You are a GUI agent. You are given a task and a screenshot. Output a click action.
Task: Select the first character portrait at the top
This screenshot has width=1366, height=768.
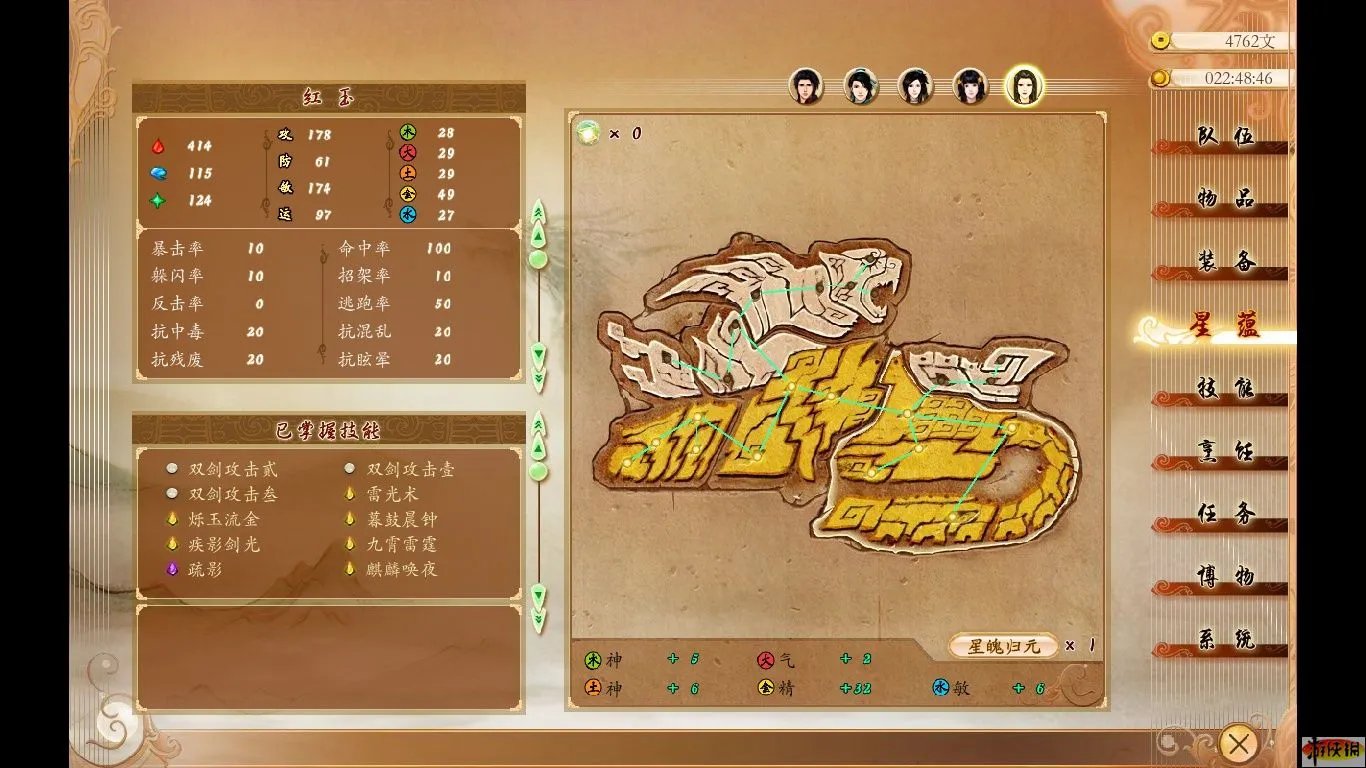[808, 88]
